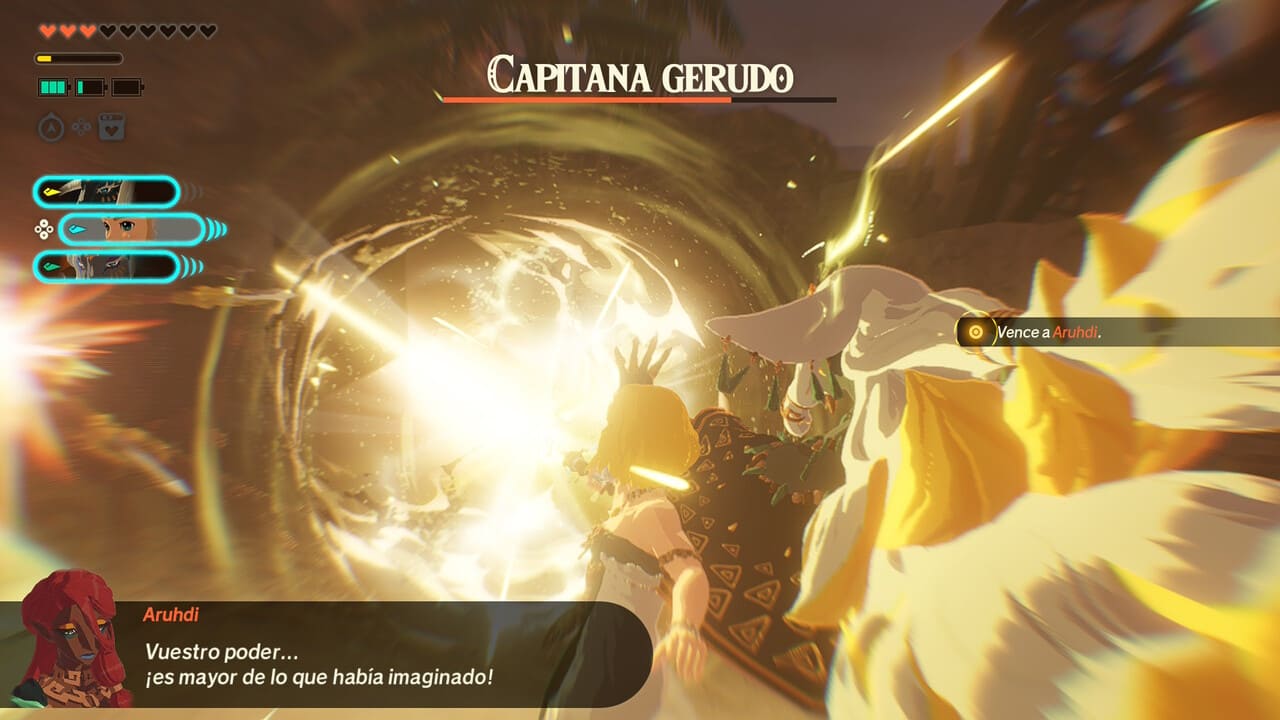Image resolution: width=1280 pixels, height=720 pixels.
Task: Select the ally panel with green marker
Action: click(x=106, y=267)
